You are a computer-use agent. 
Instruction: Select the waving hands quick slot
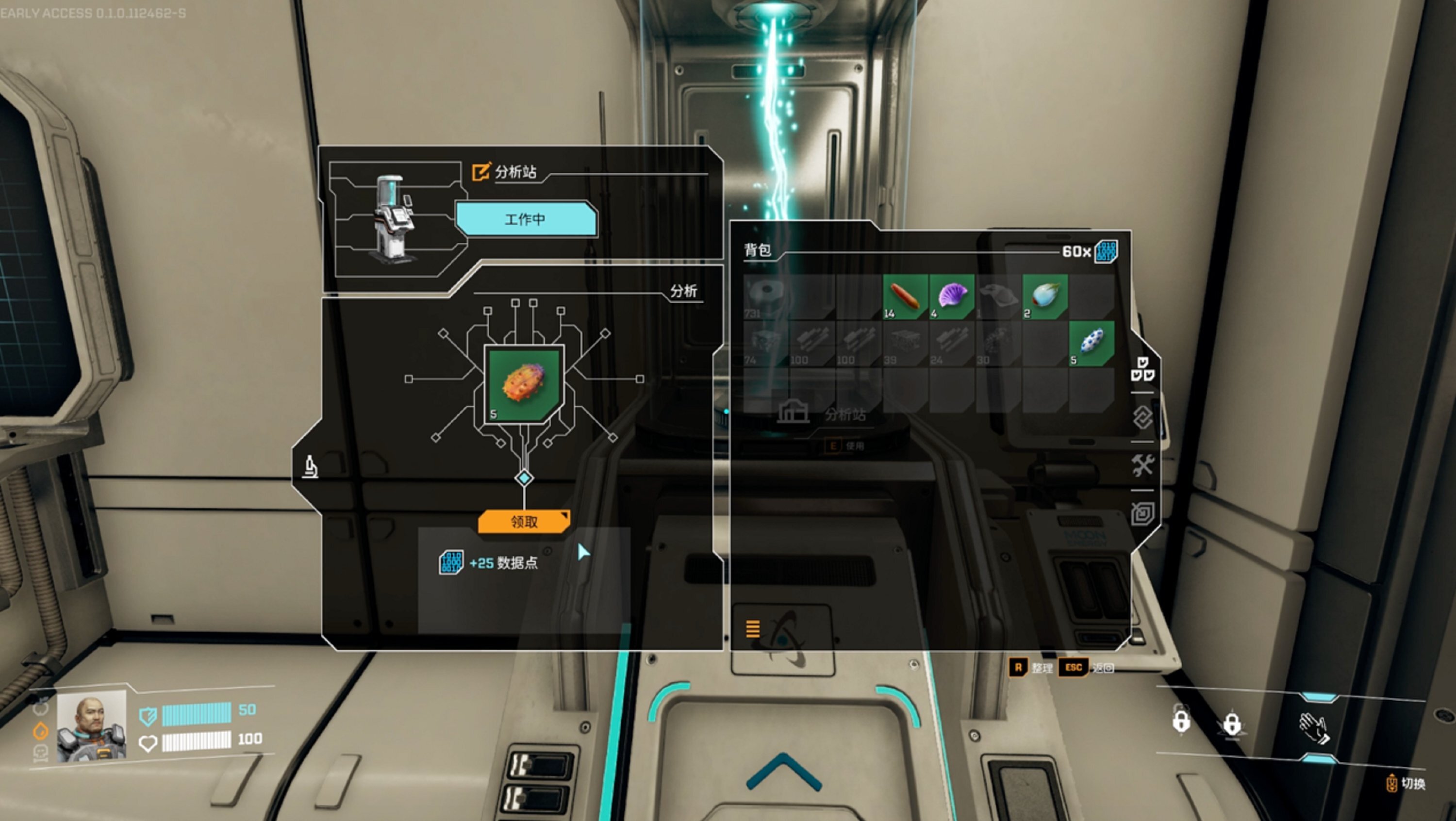point(1315,727)
